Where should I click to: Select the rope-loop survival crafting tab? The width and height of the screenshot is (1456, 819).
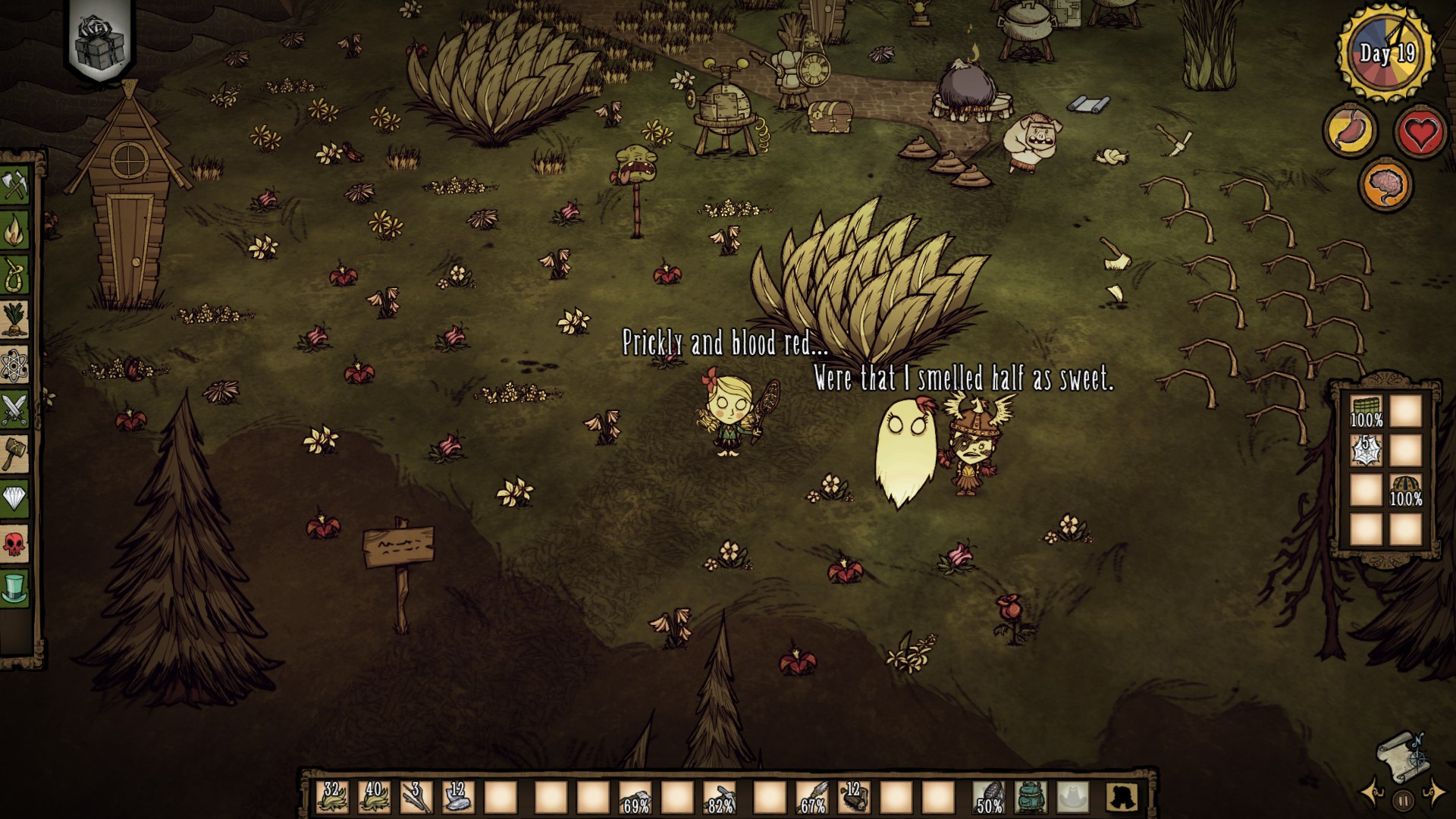coord(14,275)
